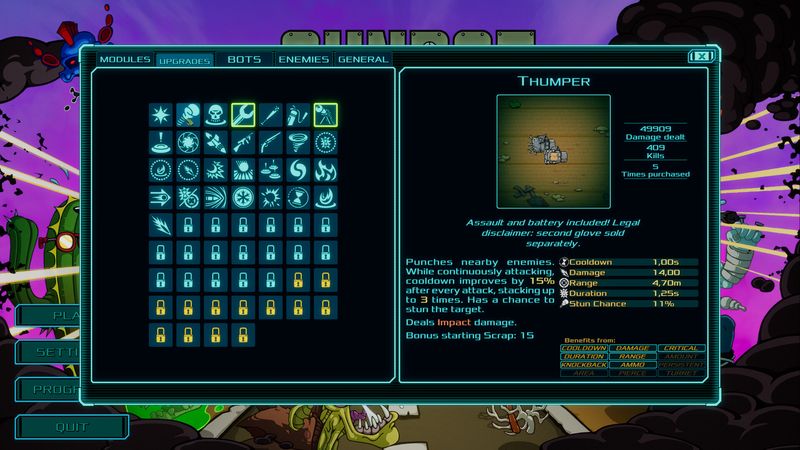Select the highlighted wrench icon
The width and height of the screenshot is (800, 450).
coord(243,115)
